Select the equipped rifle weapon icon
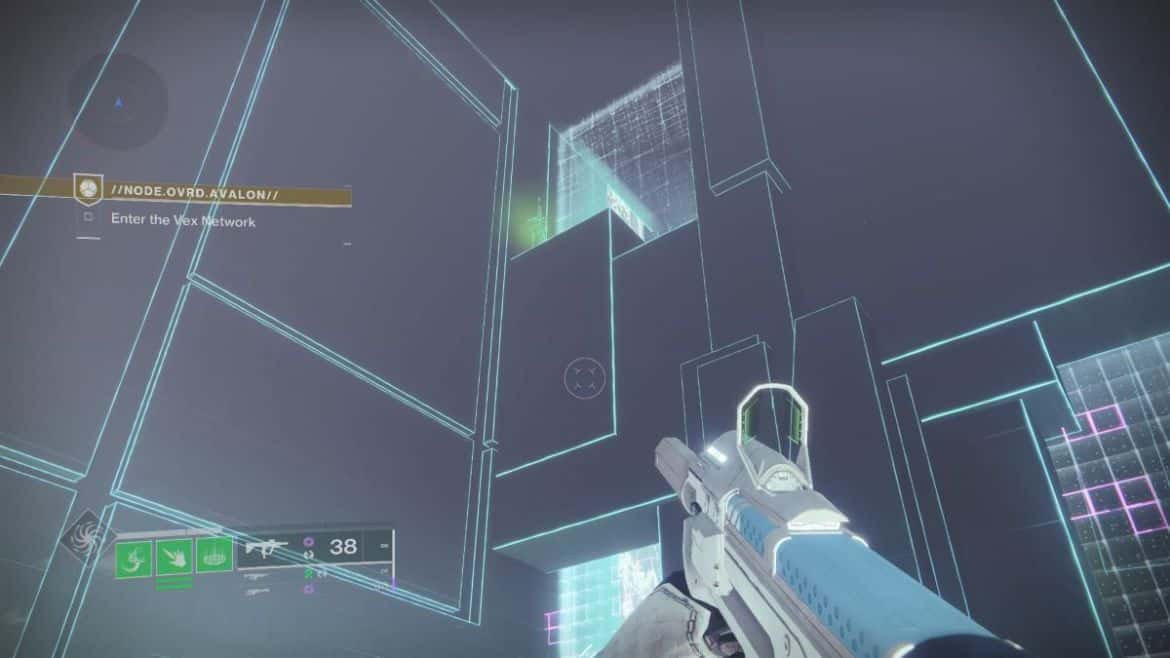 266,547
